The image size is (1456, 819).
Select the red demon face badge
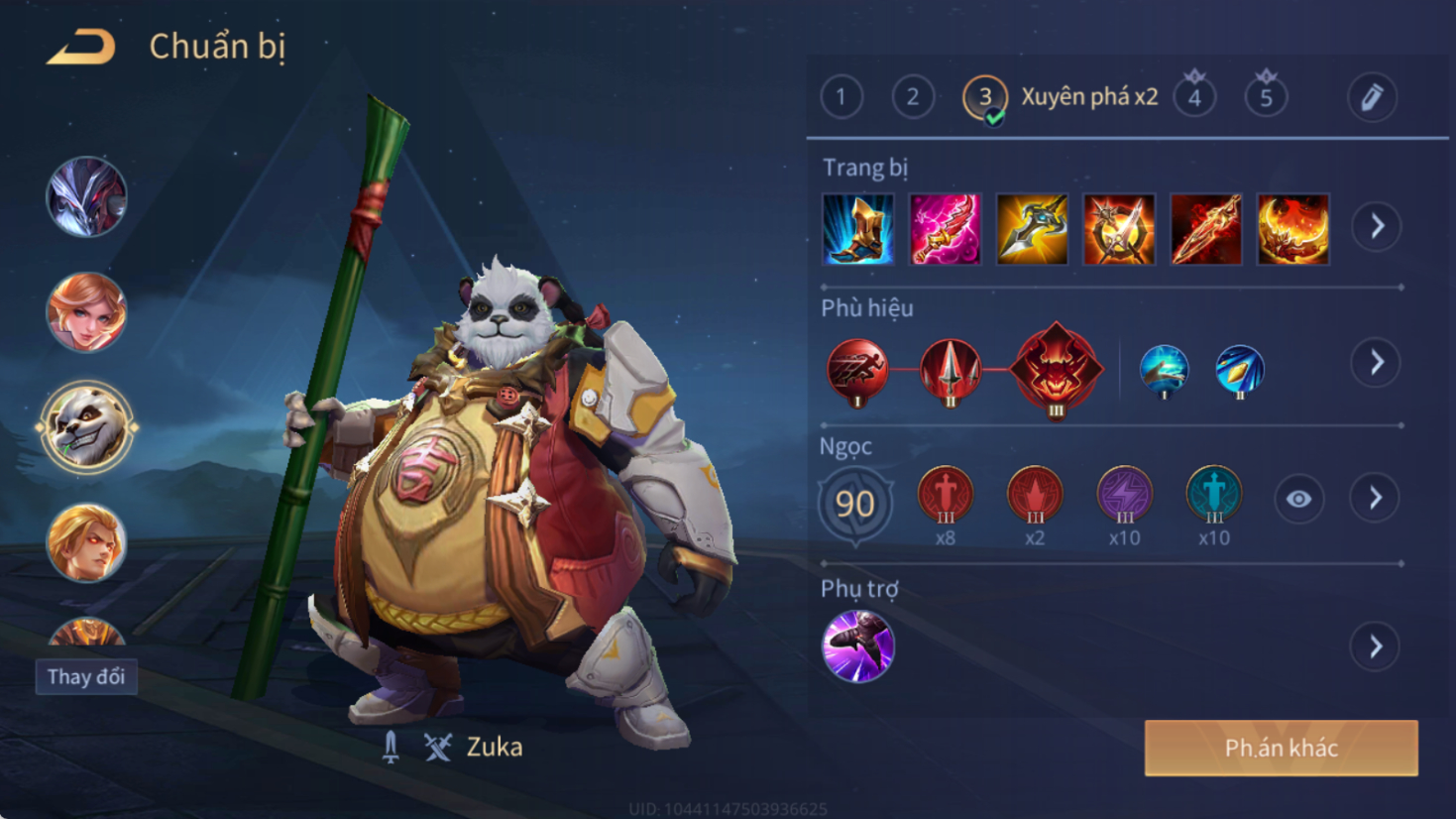[1056, 368]
